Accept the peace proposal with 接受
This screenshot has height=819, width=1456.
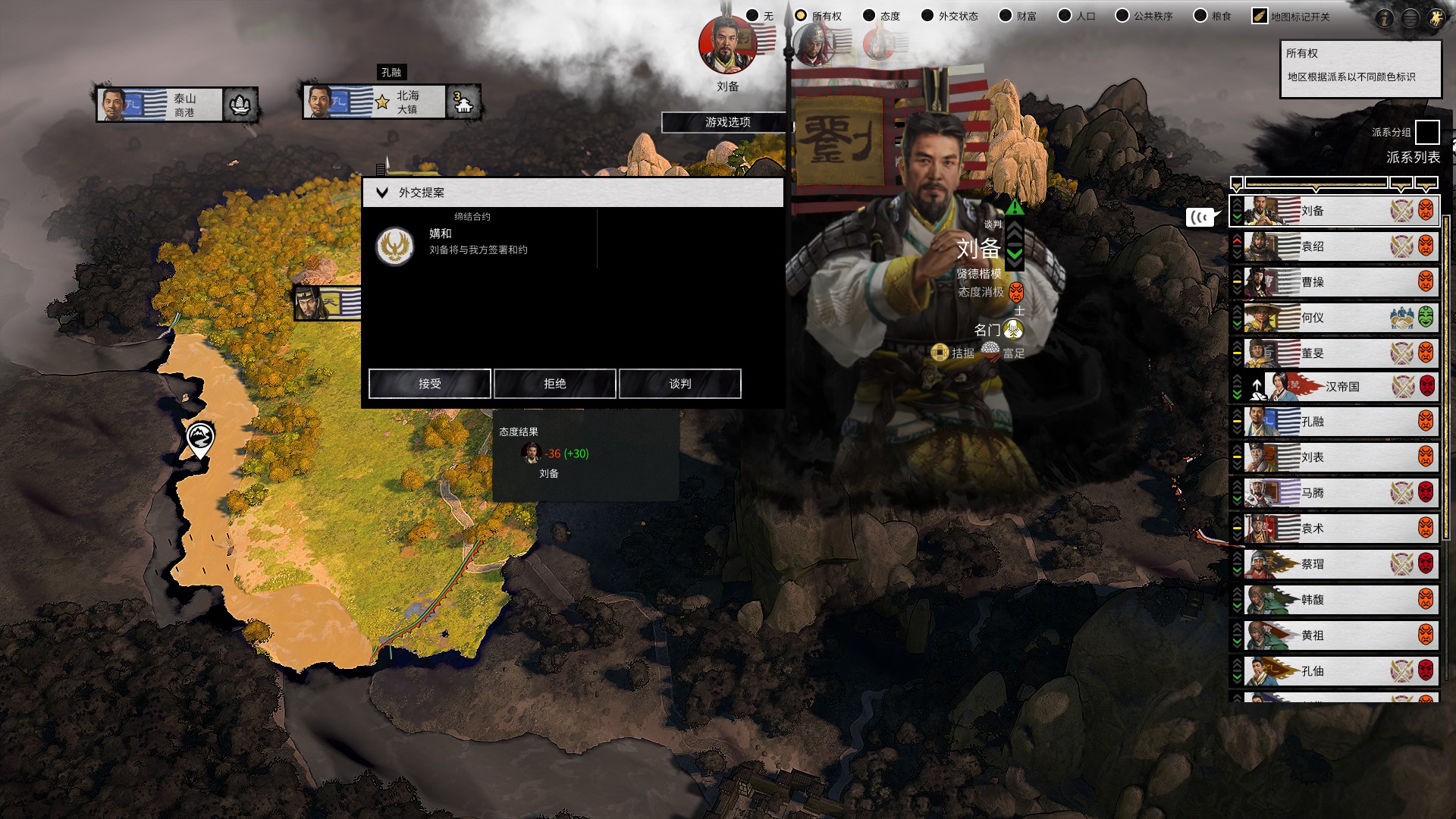coord(429,384)
